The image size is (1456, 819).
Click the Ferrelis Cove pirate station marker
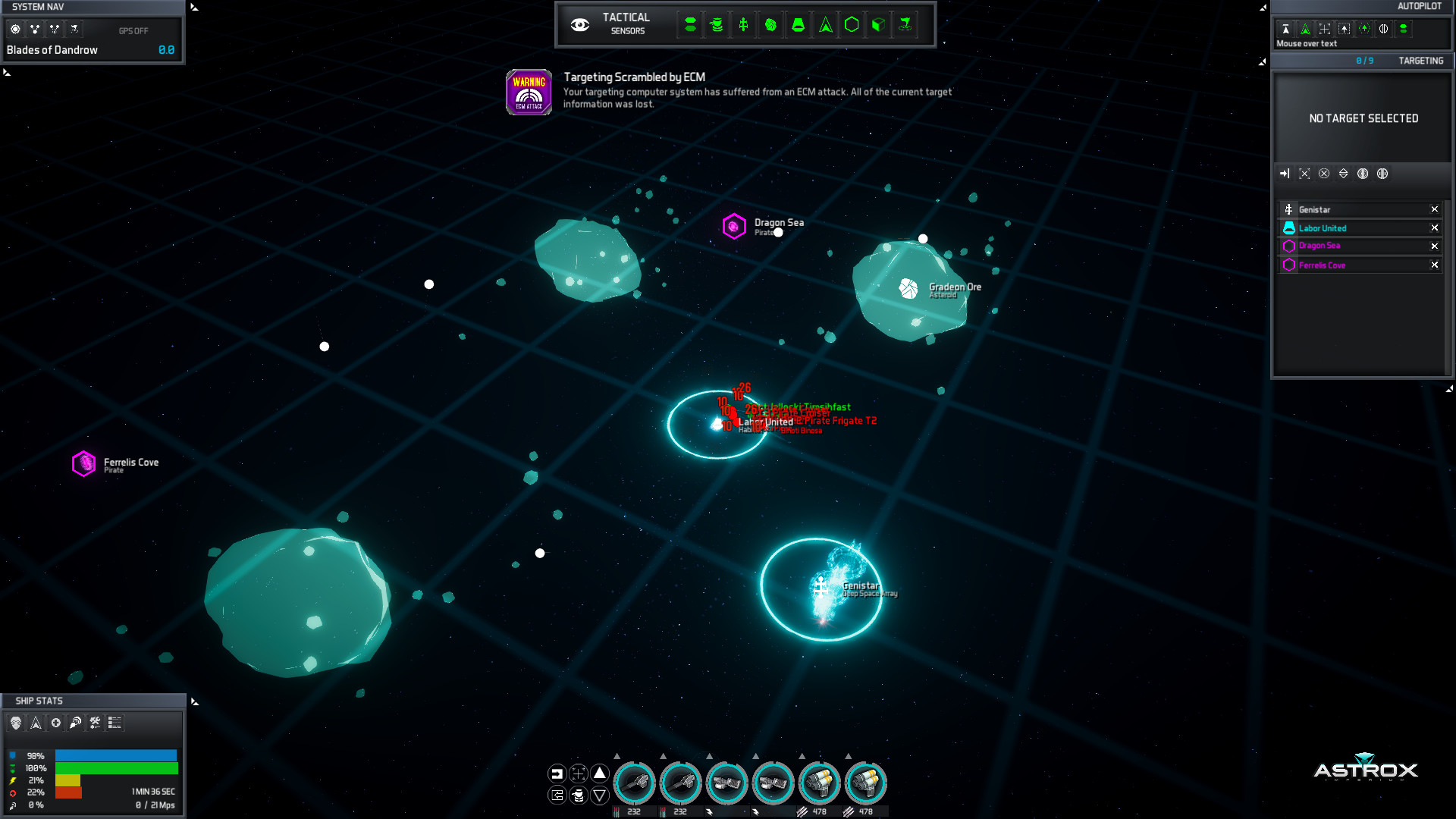pos(83,463)
